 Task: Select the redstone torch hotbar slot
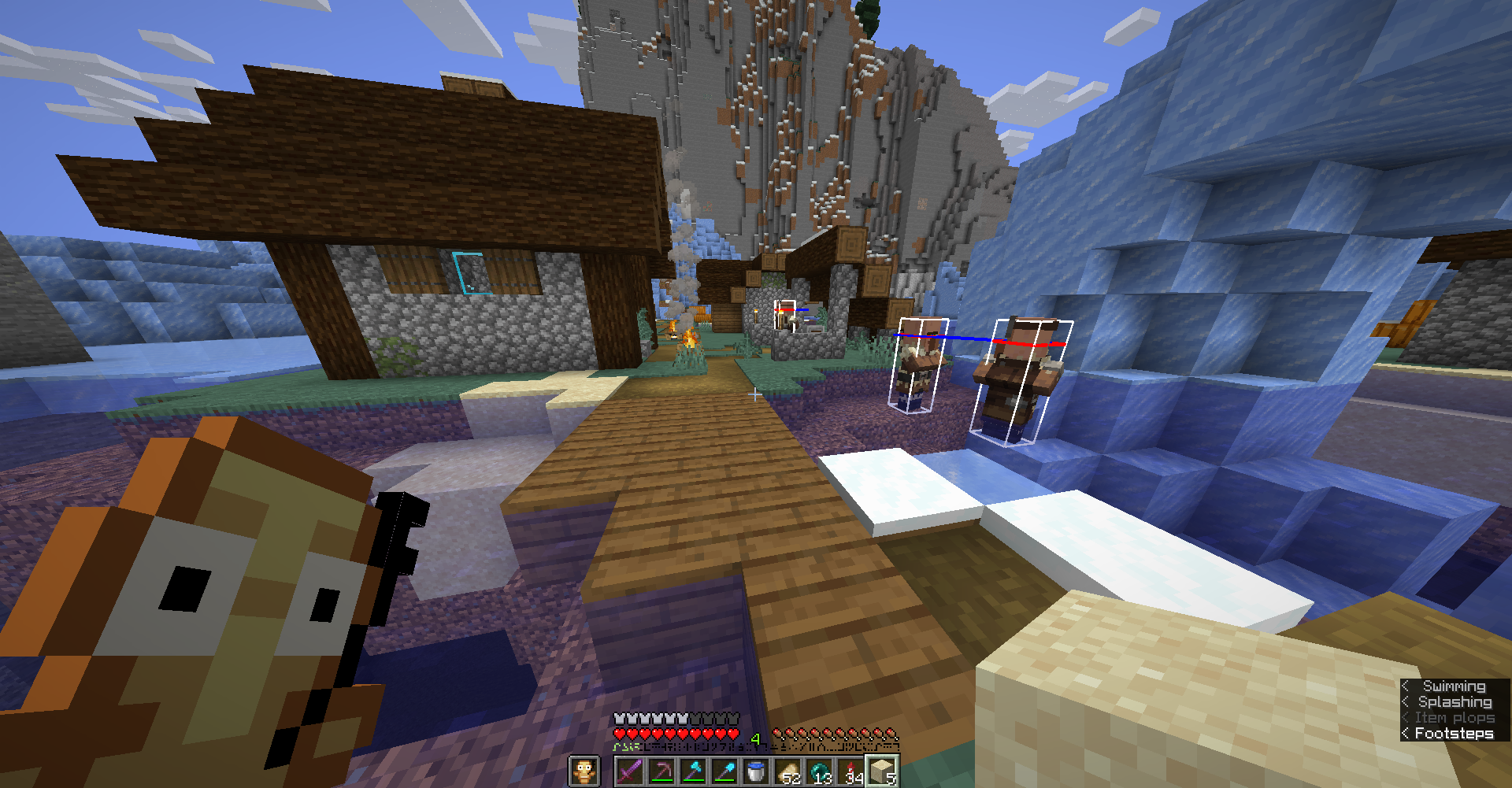tap(849, 773)
